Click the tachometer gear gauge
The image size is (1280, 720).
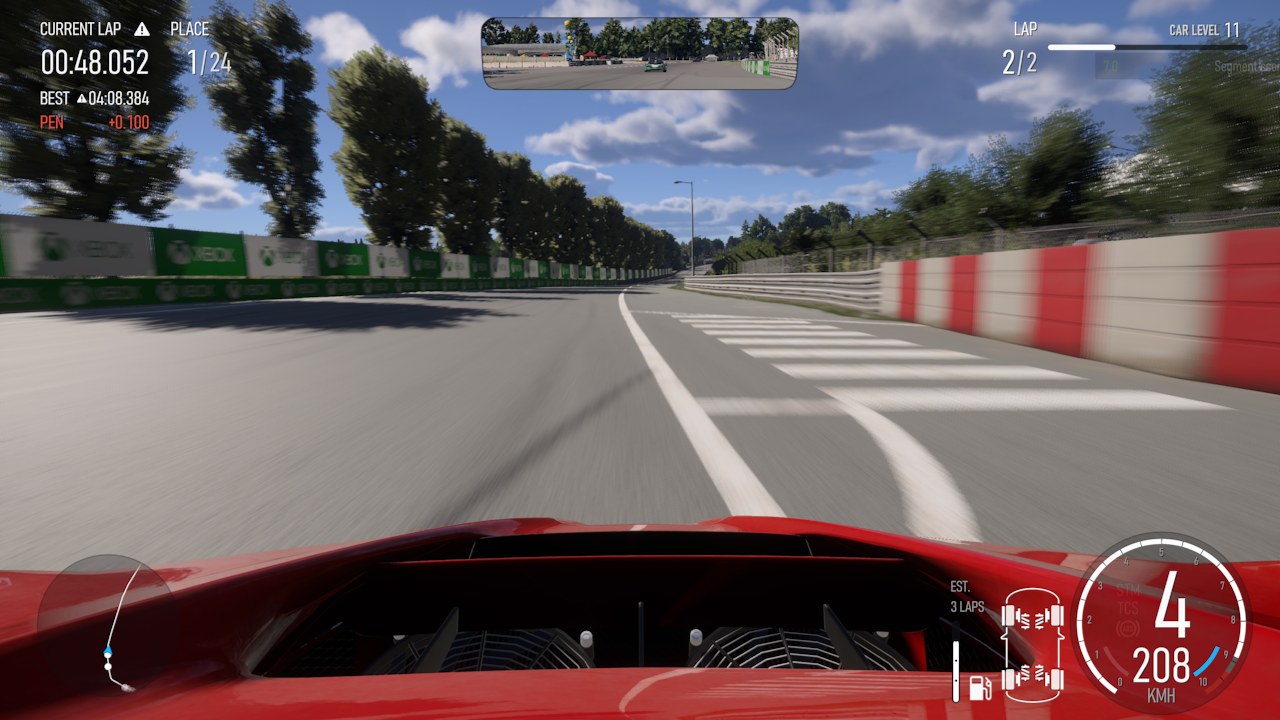[x=1160, y=622]
